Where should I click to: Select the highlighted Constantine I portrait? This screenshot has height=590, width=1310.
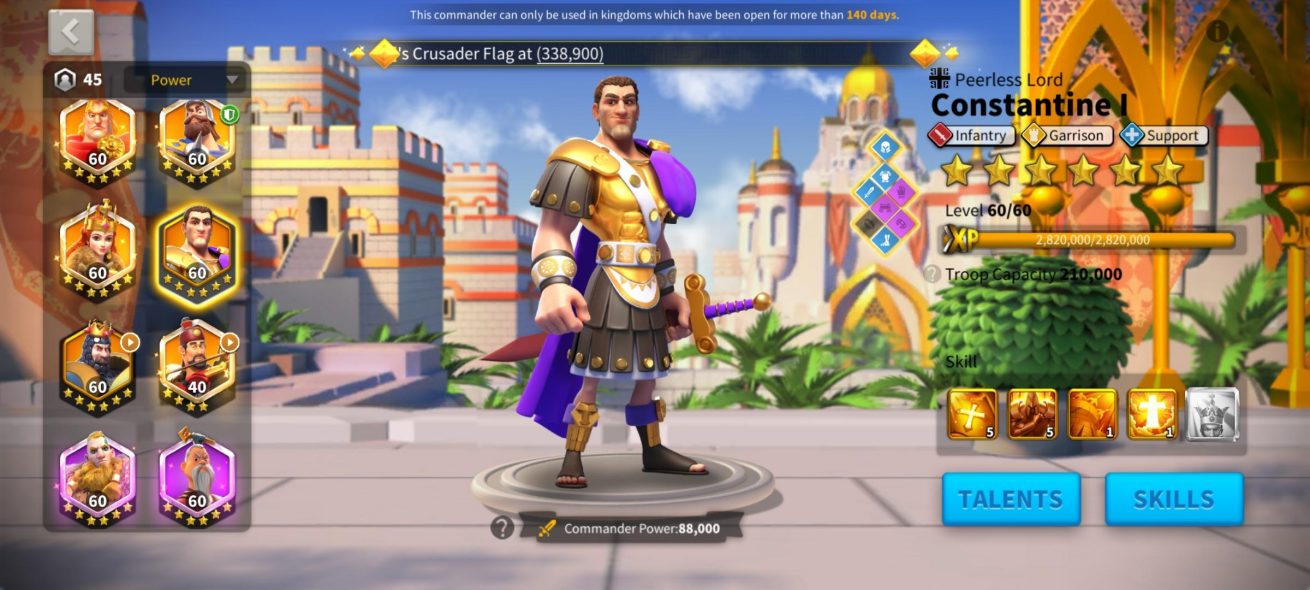[196, 254]
